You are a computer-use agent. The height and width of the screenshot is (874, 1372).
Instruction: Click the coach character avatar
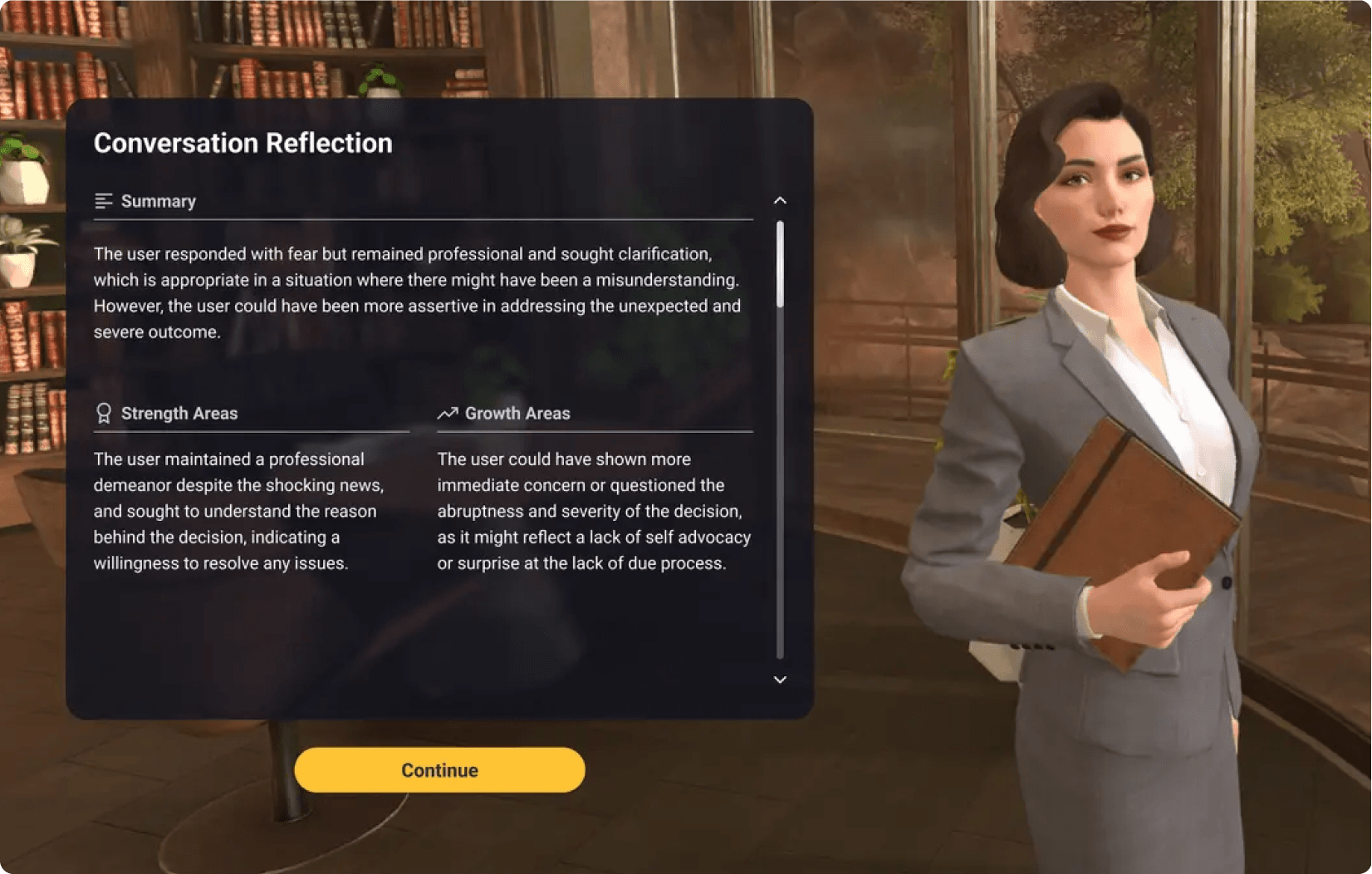coord(1105,249)
